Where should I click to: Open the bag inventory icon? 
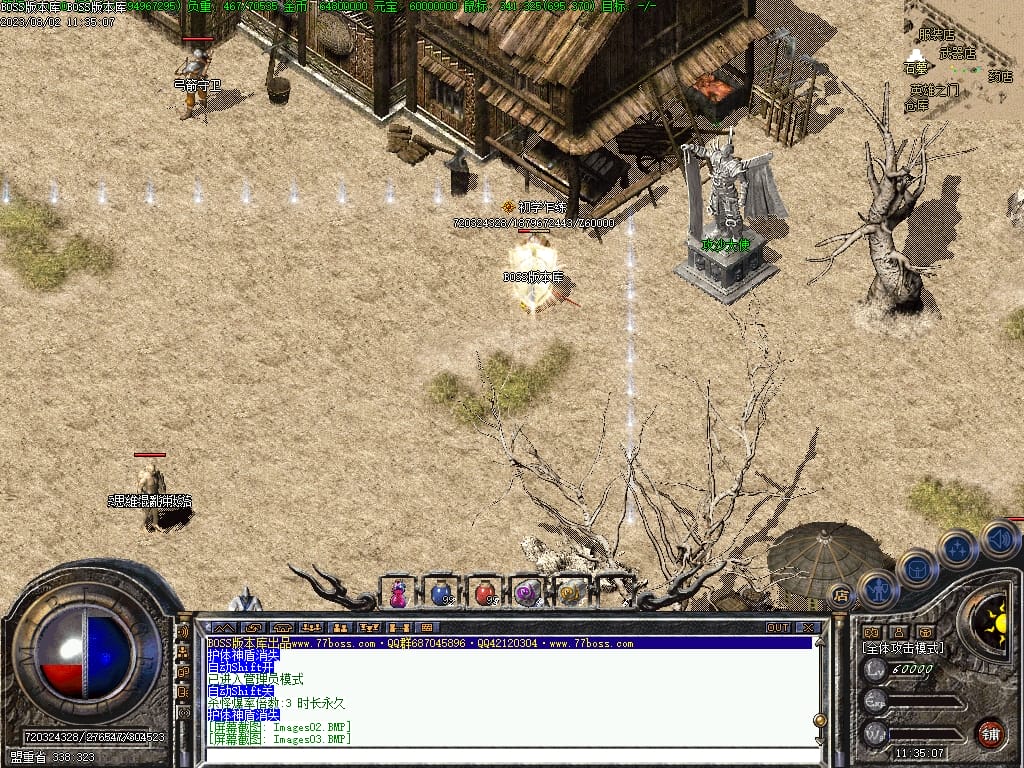pos(917,568)
